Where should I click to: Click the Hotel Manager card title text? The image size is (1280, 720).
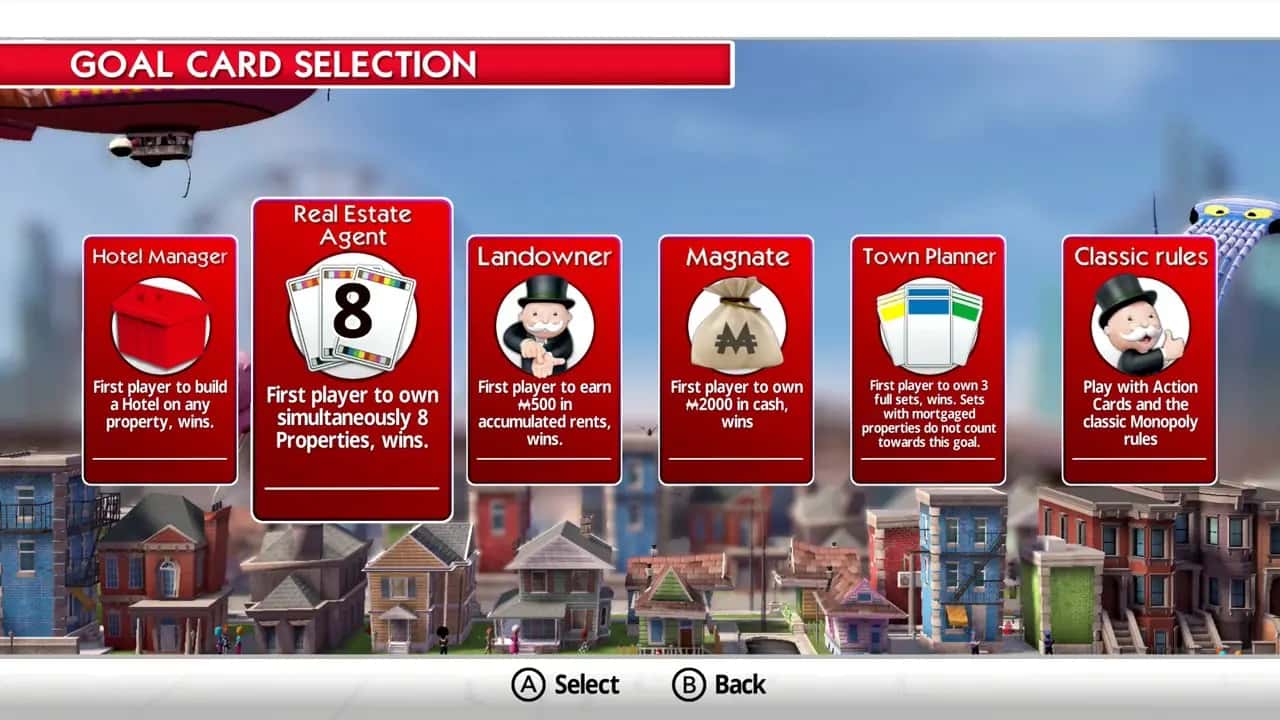tap(158, 257)
